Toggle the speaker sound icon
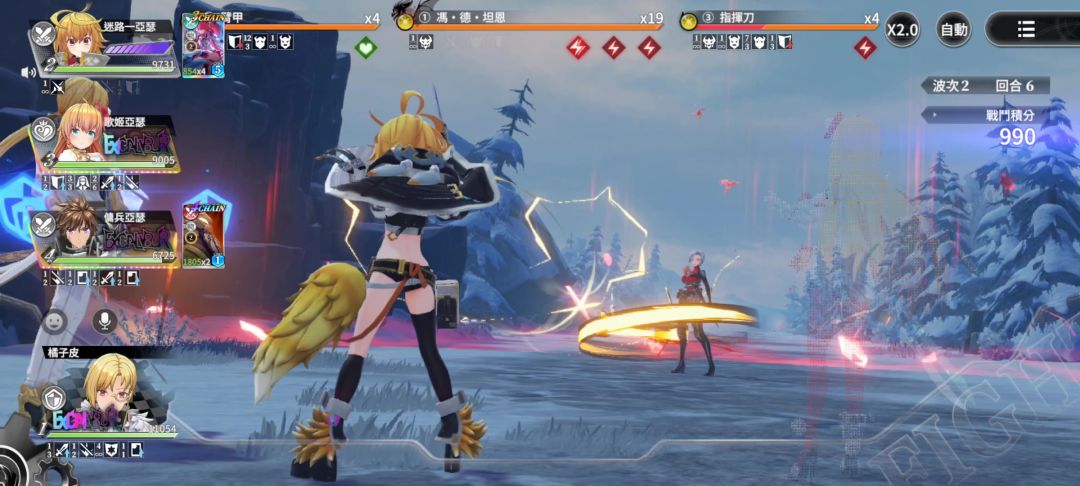The image size is (1080, 486). (28, 72)
